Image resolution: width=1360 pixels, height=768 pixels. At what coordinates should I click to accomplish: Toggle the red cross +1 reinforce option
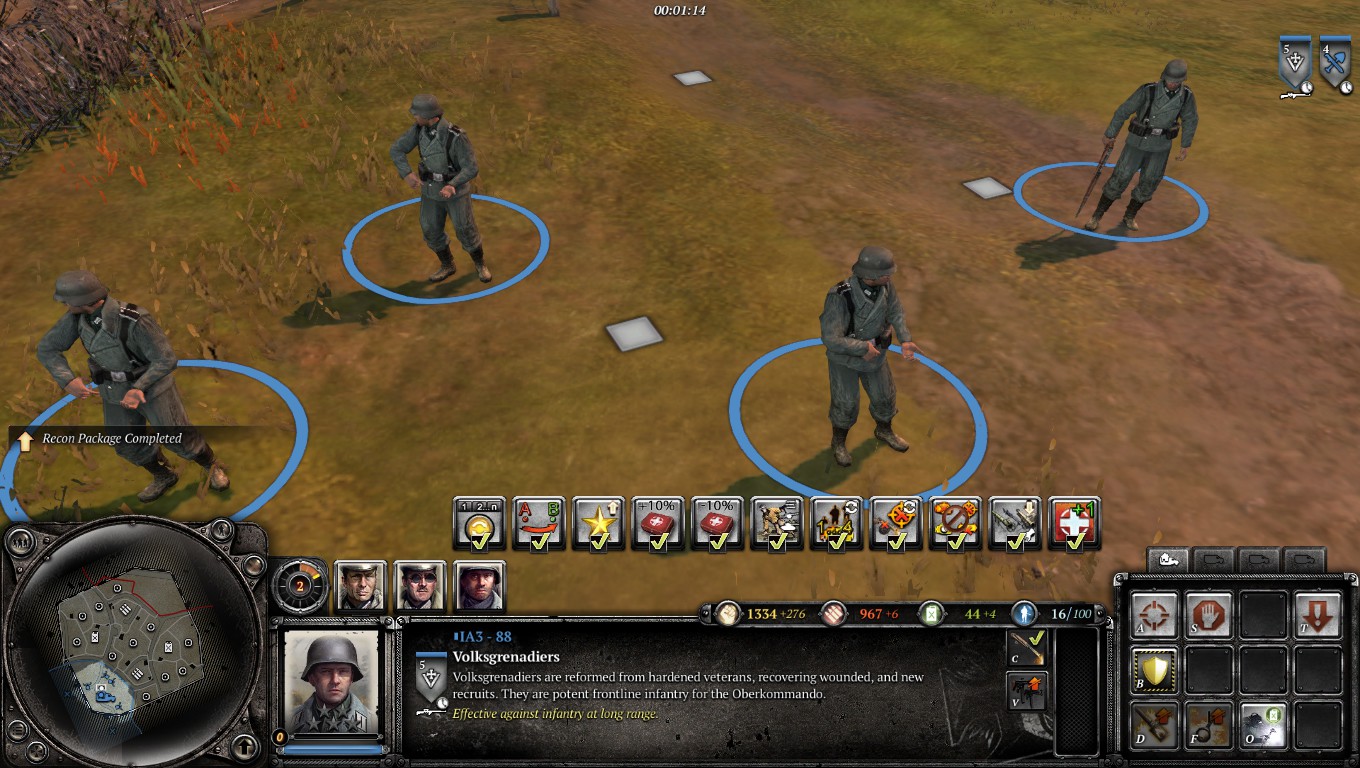tap(1075, 523)
